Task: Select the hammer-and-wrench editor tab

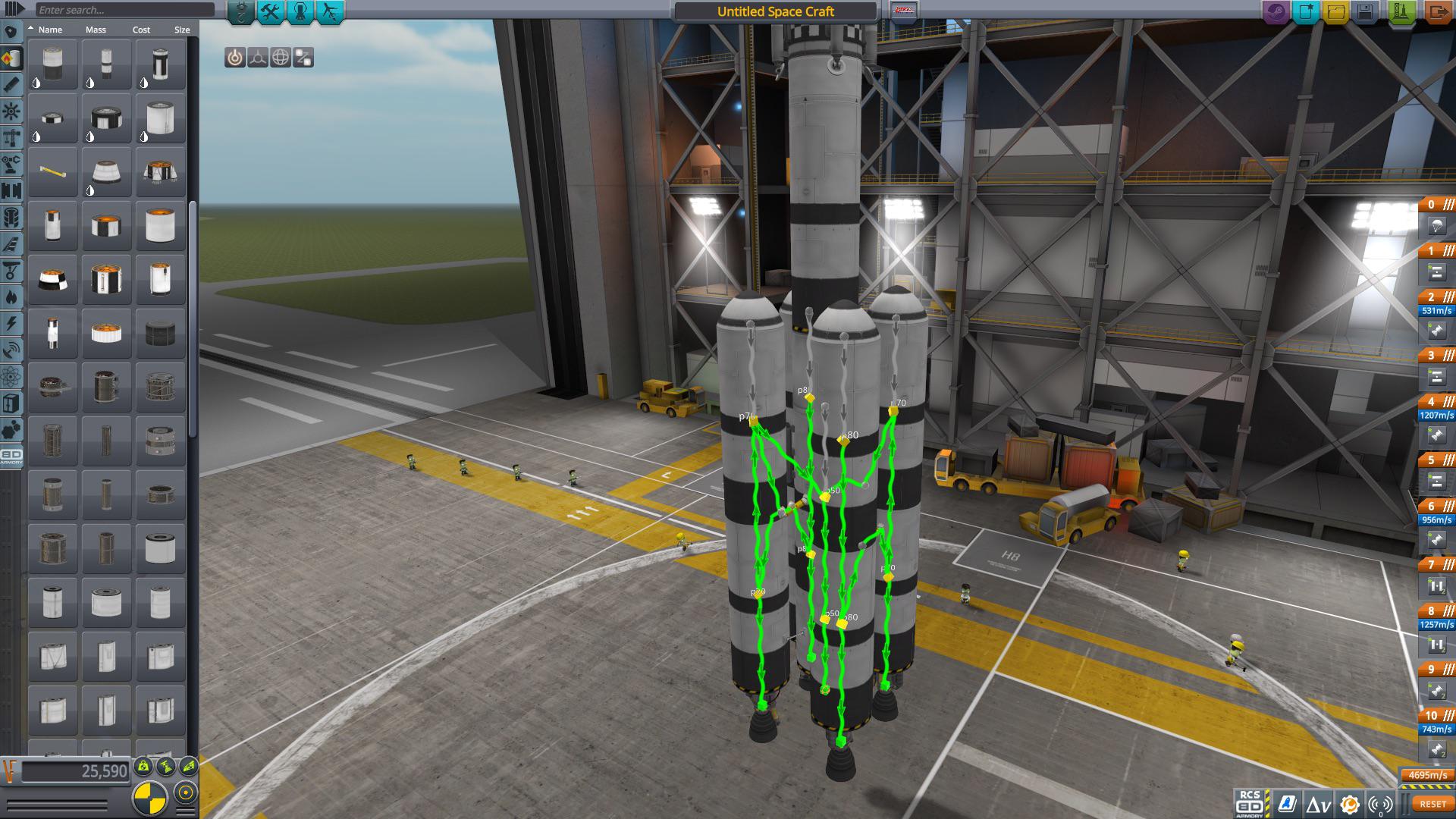Action: point(269,11)
